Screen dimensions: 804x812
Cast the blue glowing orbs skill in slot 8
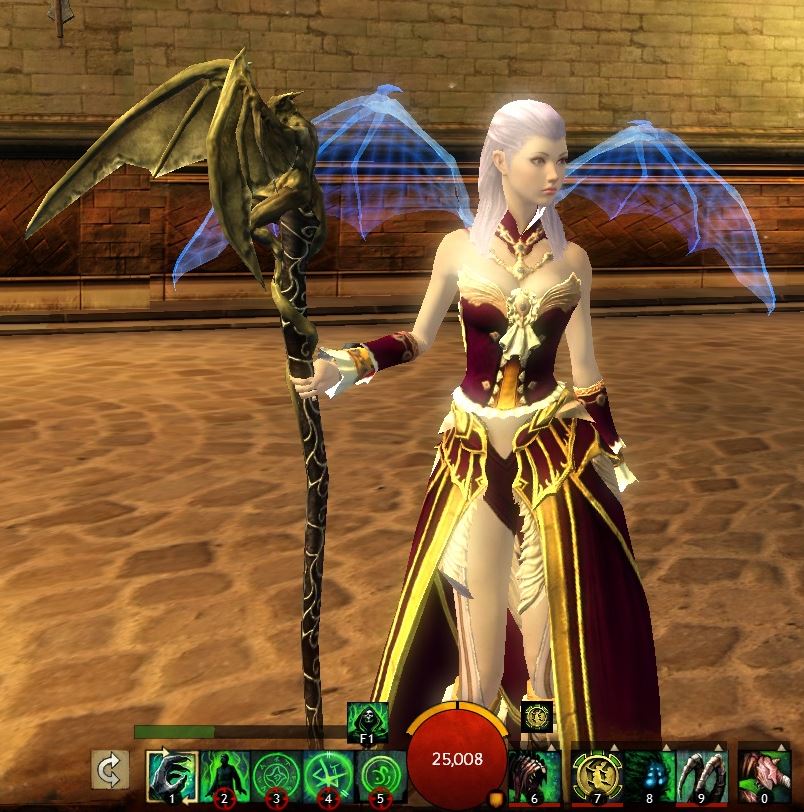[x=649, y=776]
